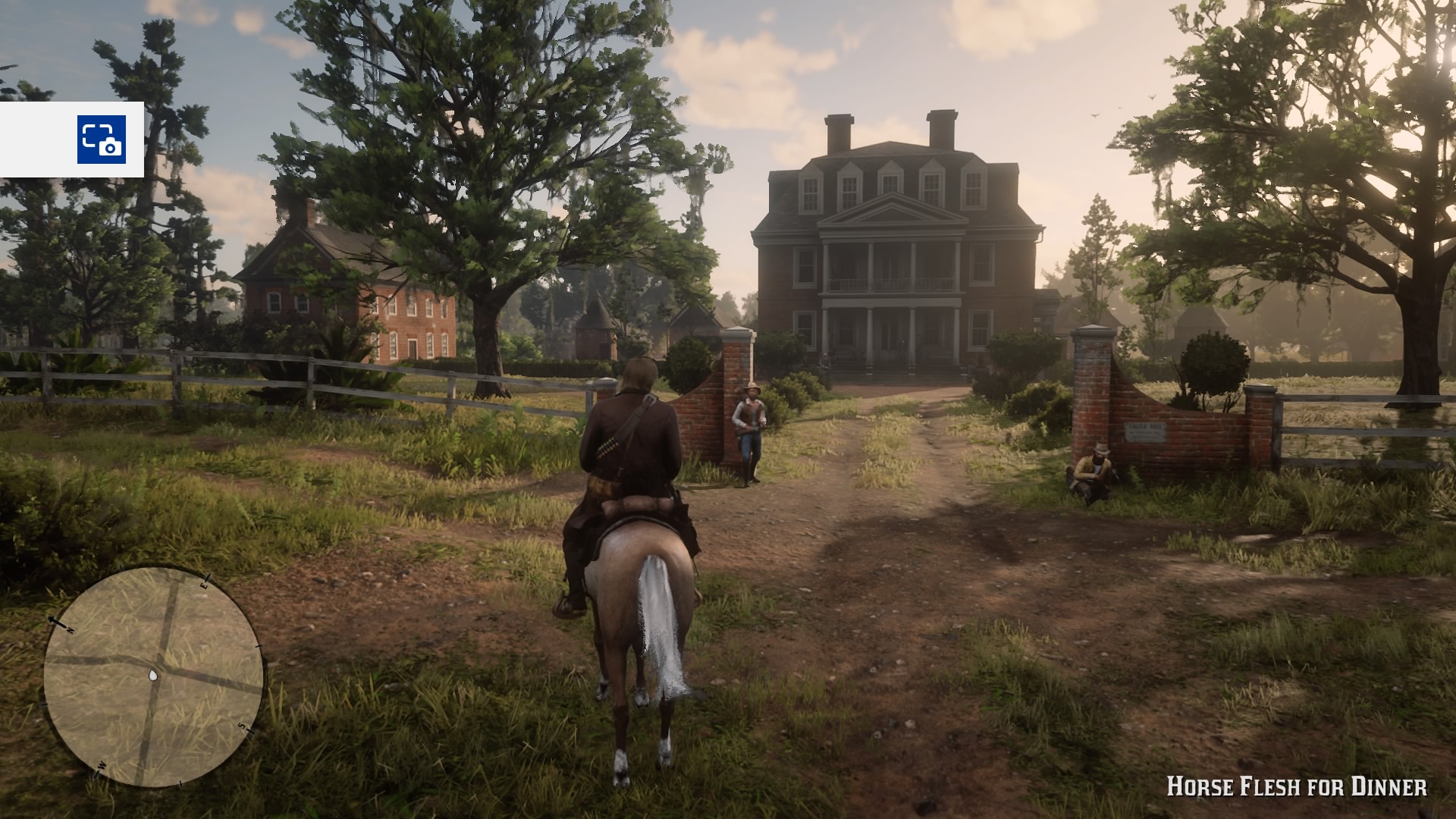
Task: Click the W direction letter on the minimap
Action: (x=102, y=765)
